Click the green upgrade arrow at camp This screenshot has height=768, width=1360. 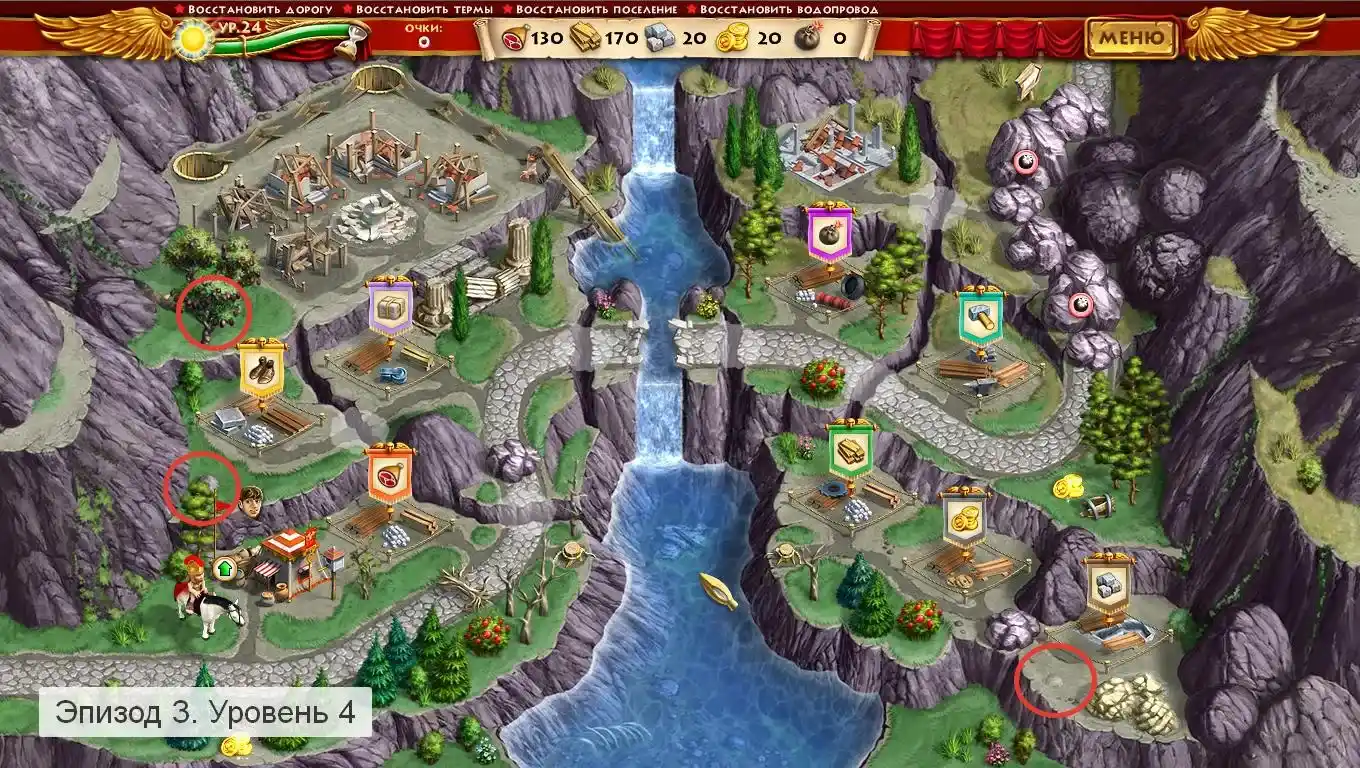point(224,569)
